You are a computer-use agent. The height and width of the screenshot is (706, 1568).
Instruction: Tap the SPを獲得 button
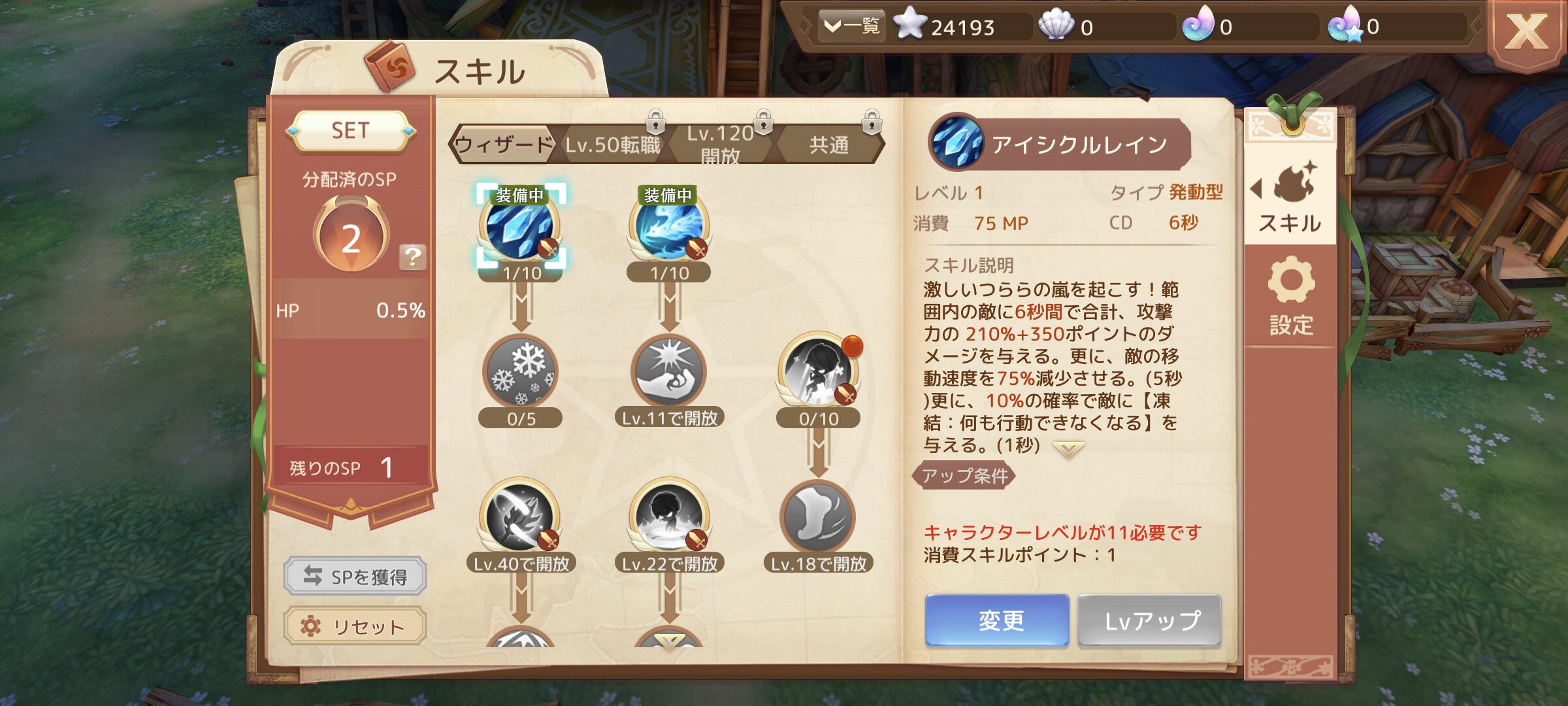tap(355, 576)
